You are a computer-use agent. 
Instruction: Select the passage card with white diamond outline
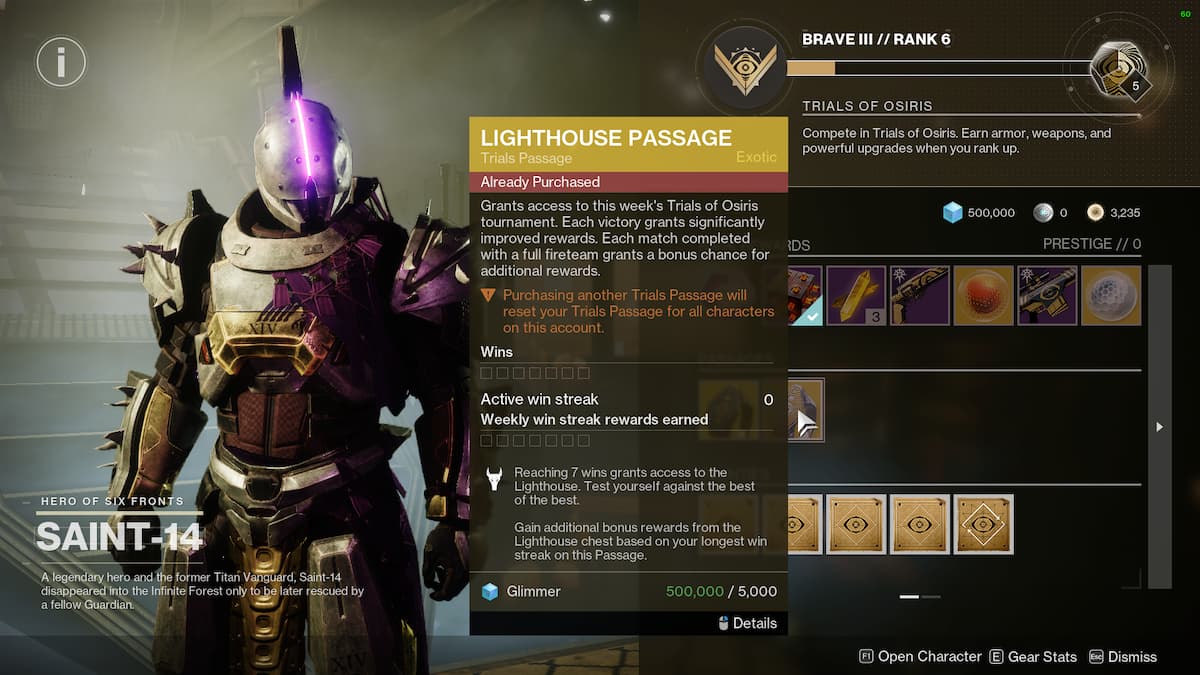pos(984,524)
